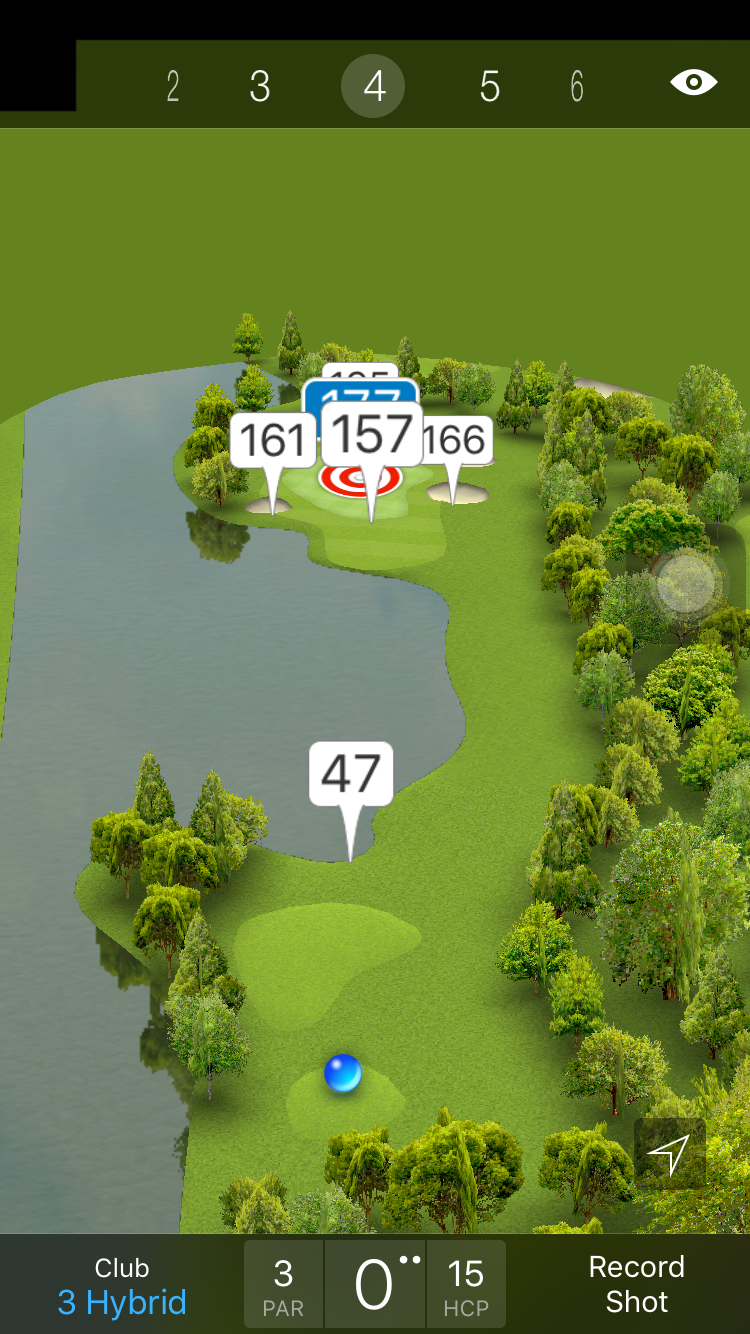
Task: Toggle the eye view icon
Action: coord(694,82)
